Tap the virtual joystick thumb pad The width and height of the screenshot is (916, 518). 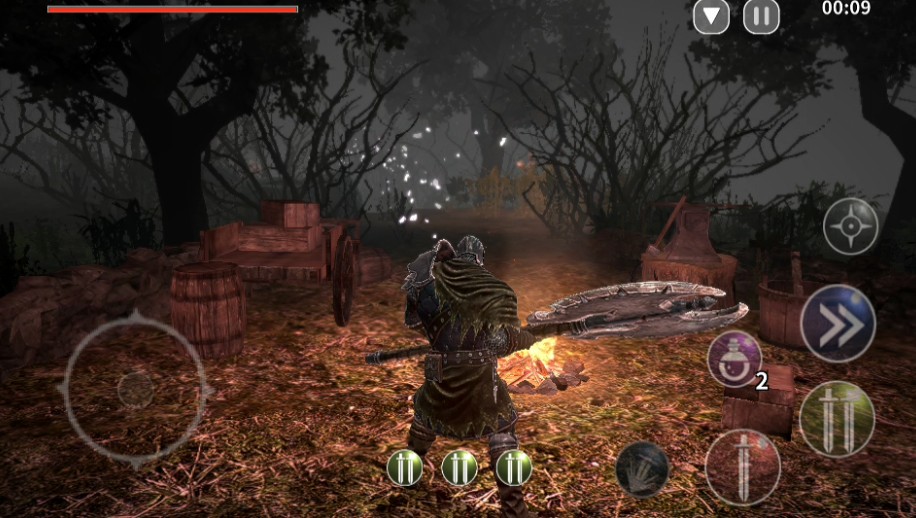pos(135,389)
